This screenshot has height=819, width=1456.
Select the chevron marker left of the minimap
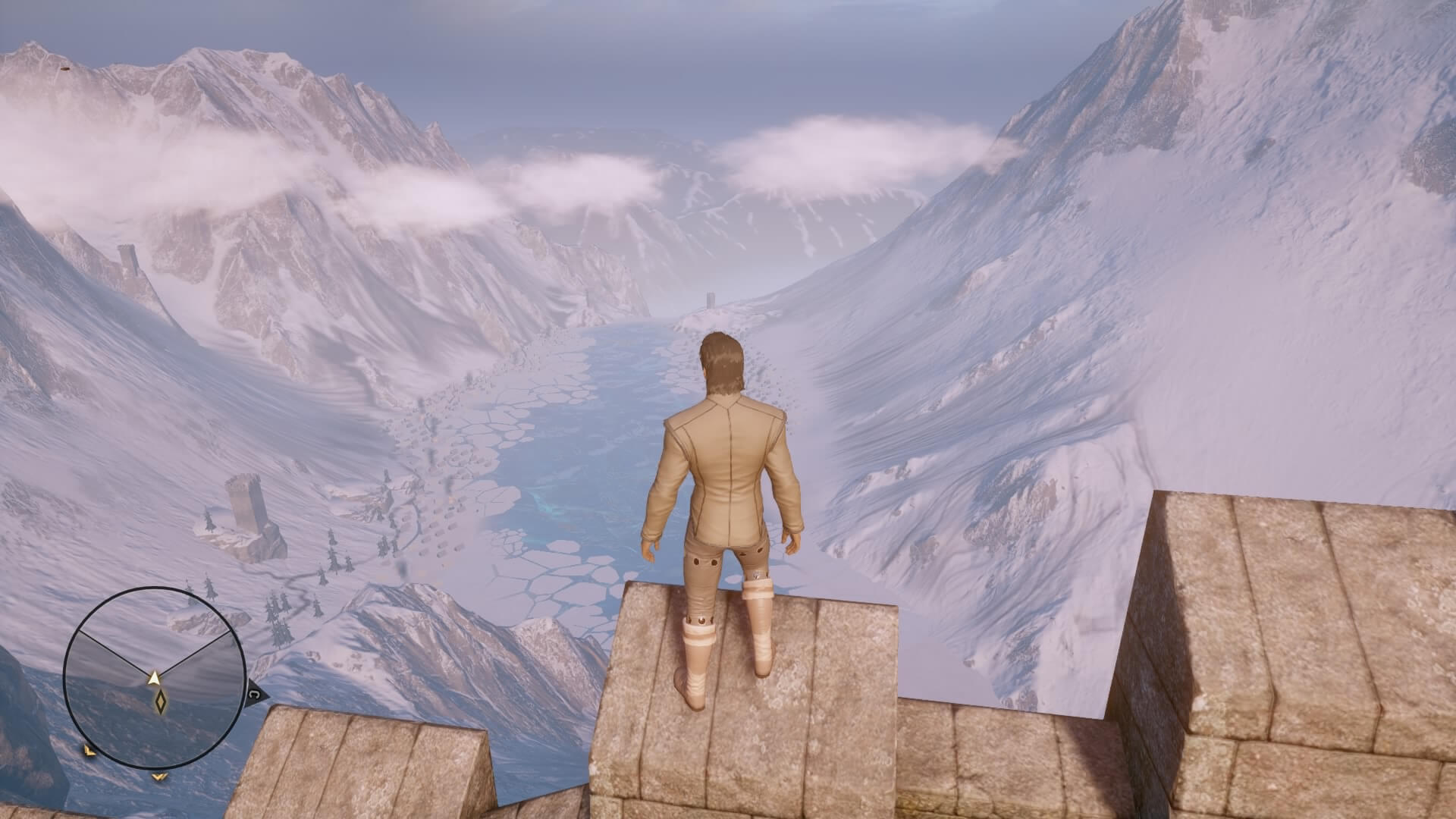coord(89,751)
